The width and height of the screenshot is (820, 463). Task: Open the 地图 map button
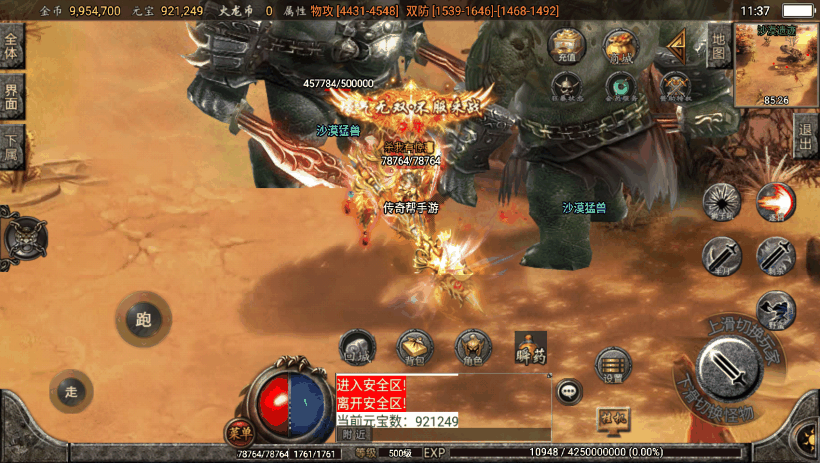tap(718, 45)
